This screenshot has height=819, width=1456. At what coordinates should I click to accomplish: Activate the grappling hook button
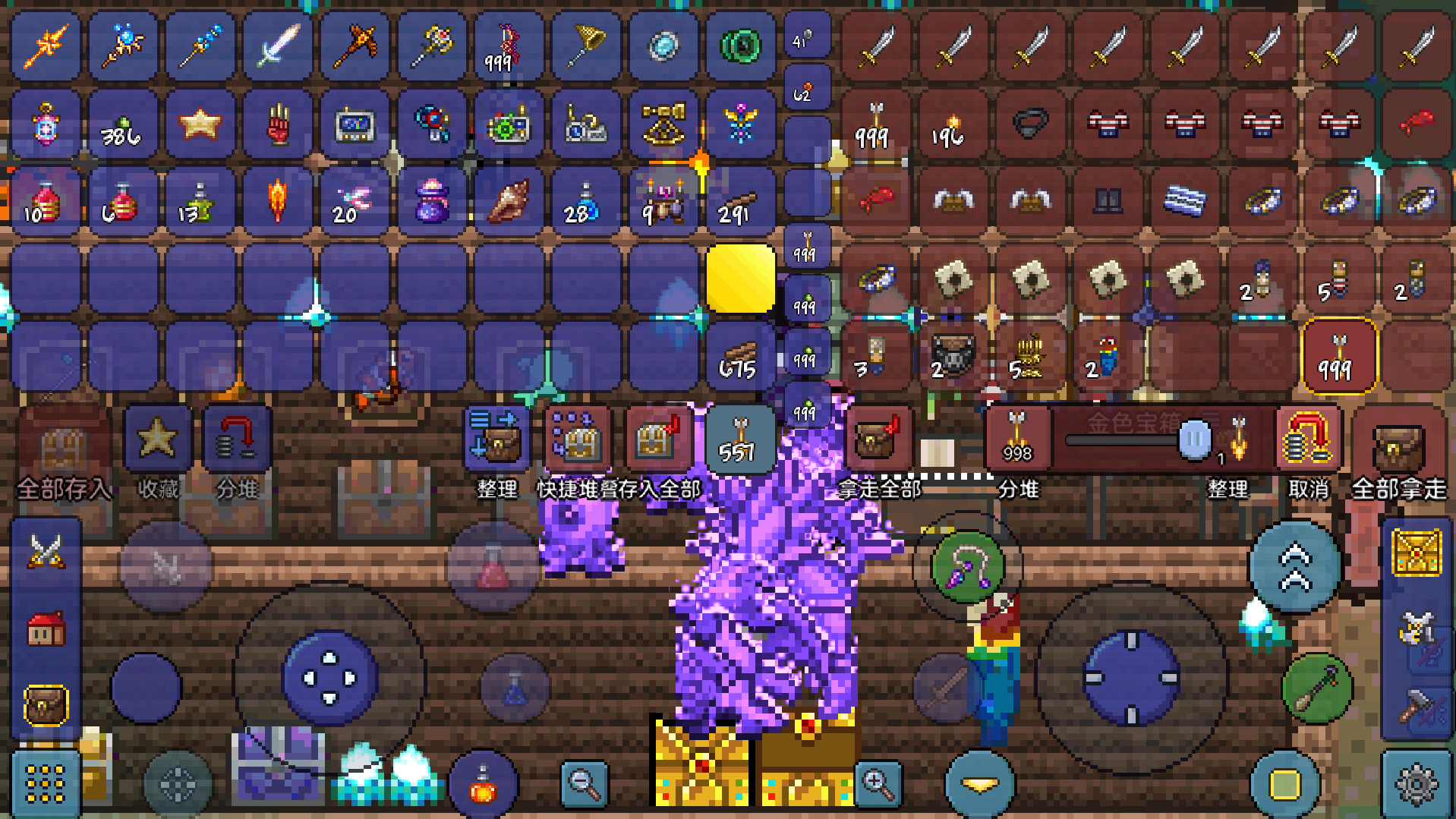(967, 567)
